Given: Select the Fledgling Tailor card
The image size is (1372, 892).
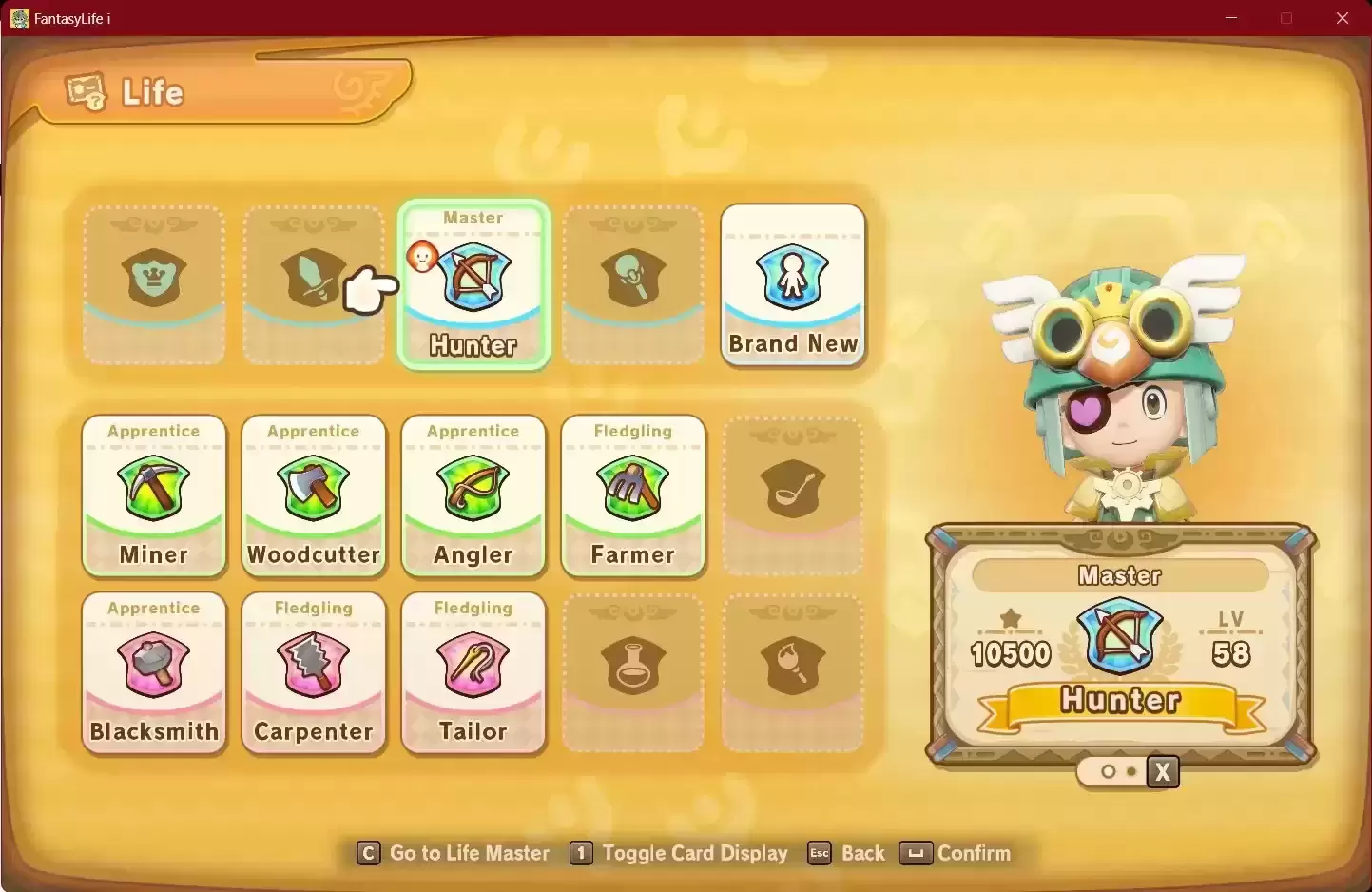Looking at the screenshot, I should pos(473,673).
